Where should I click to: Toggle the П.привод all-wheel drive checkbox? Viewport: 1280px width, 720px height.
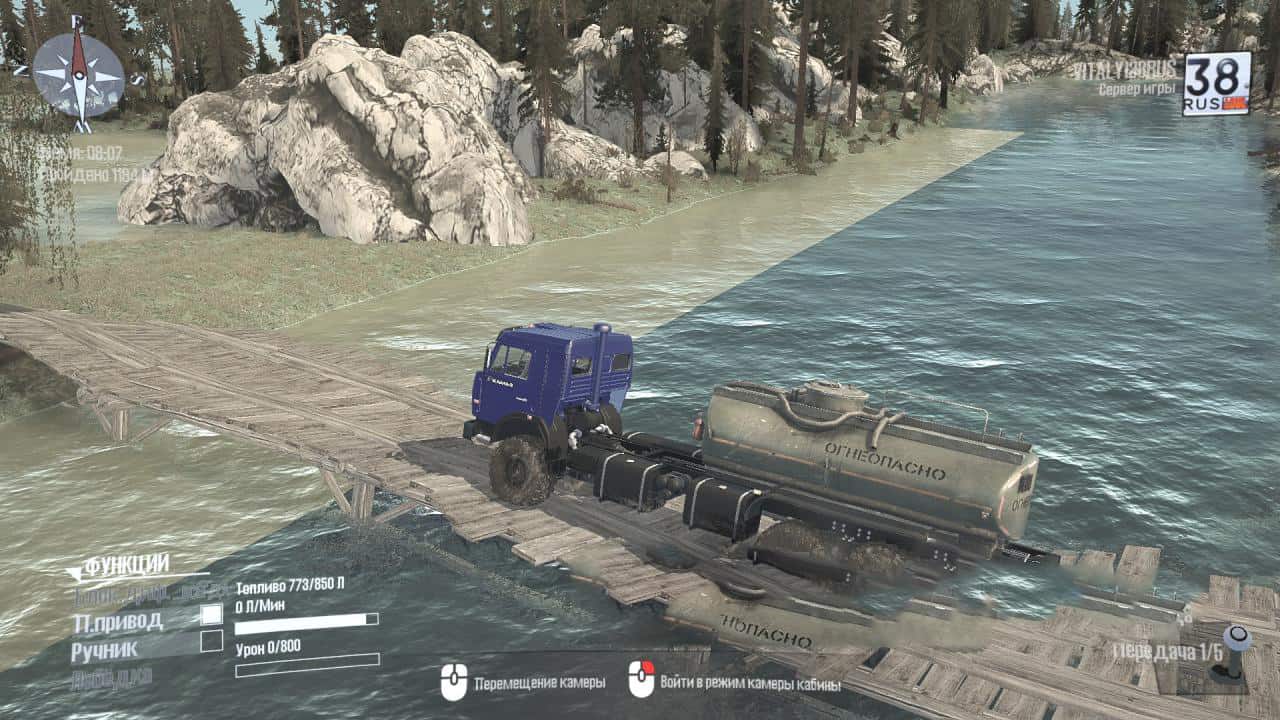click(x=211, y=615)
